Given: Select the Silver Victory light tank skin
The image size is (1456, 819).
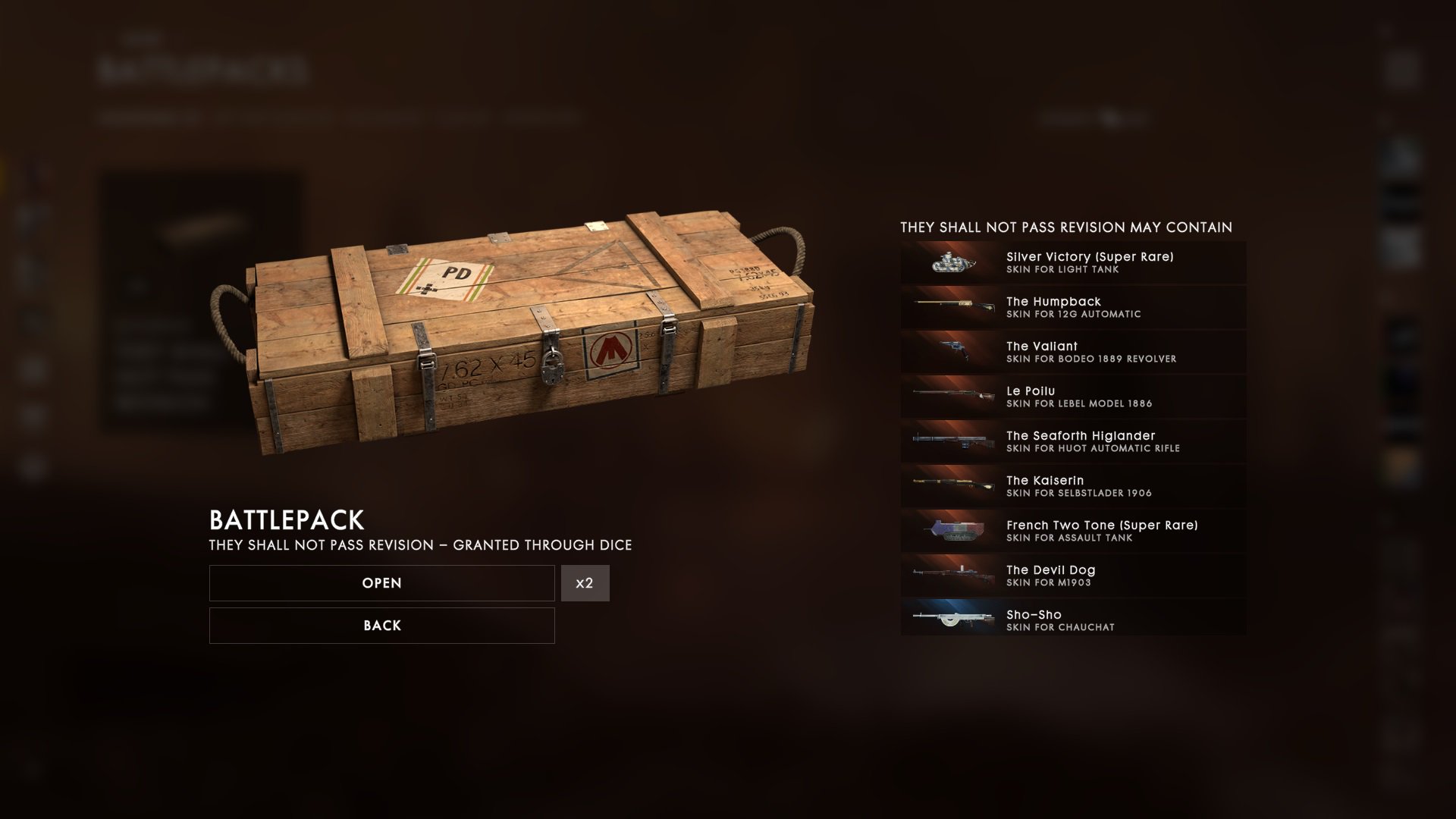Looking at the screenshot, I should click(x=1073, y=262).
